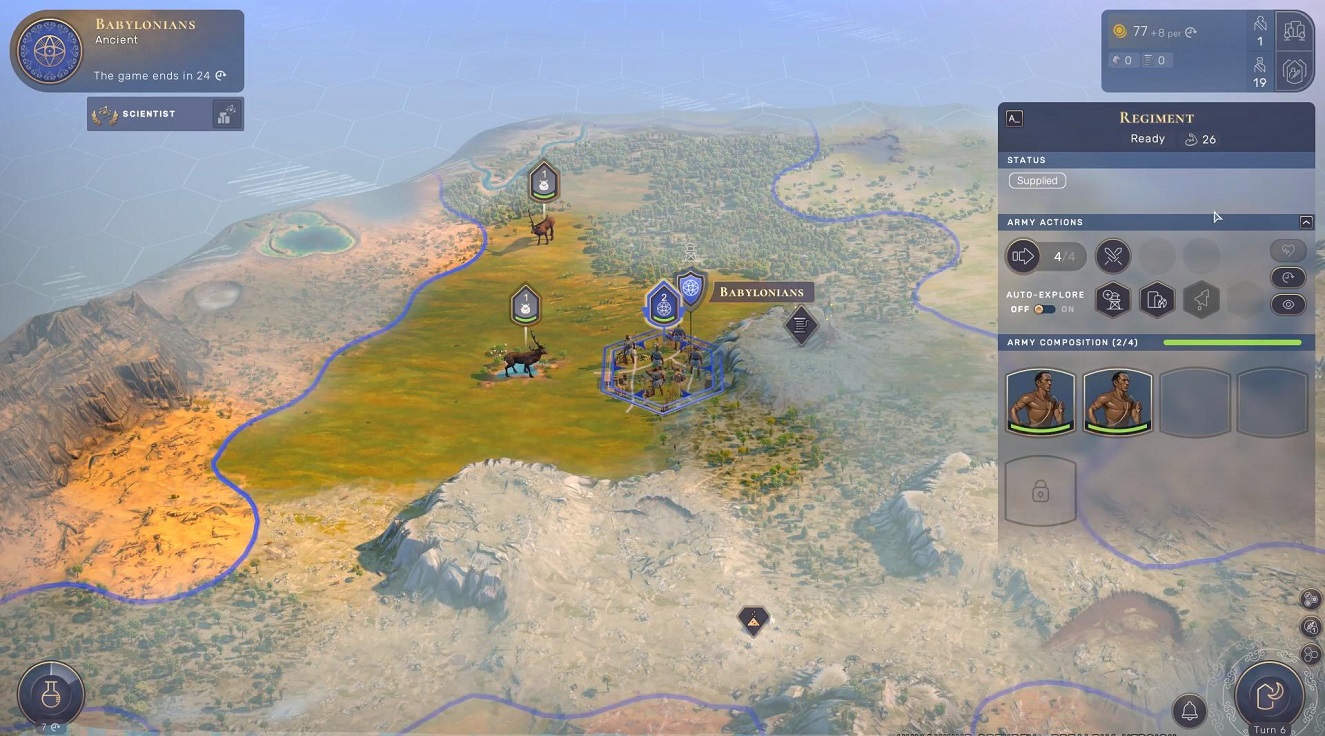Enable the Auto-Explore toggle
The width and height of the screenshot is (1325, 736).
[1046, 309]
